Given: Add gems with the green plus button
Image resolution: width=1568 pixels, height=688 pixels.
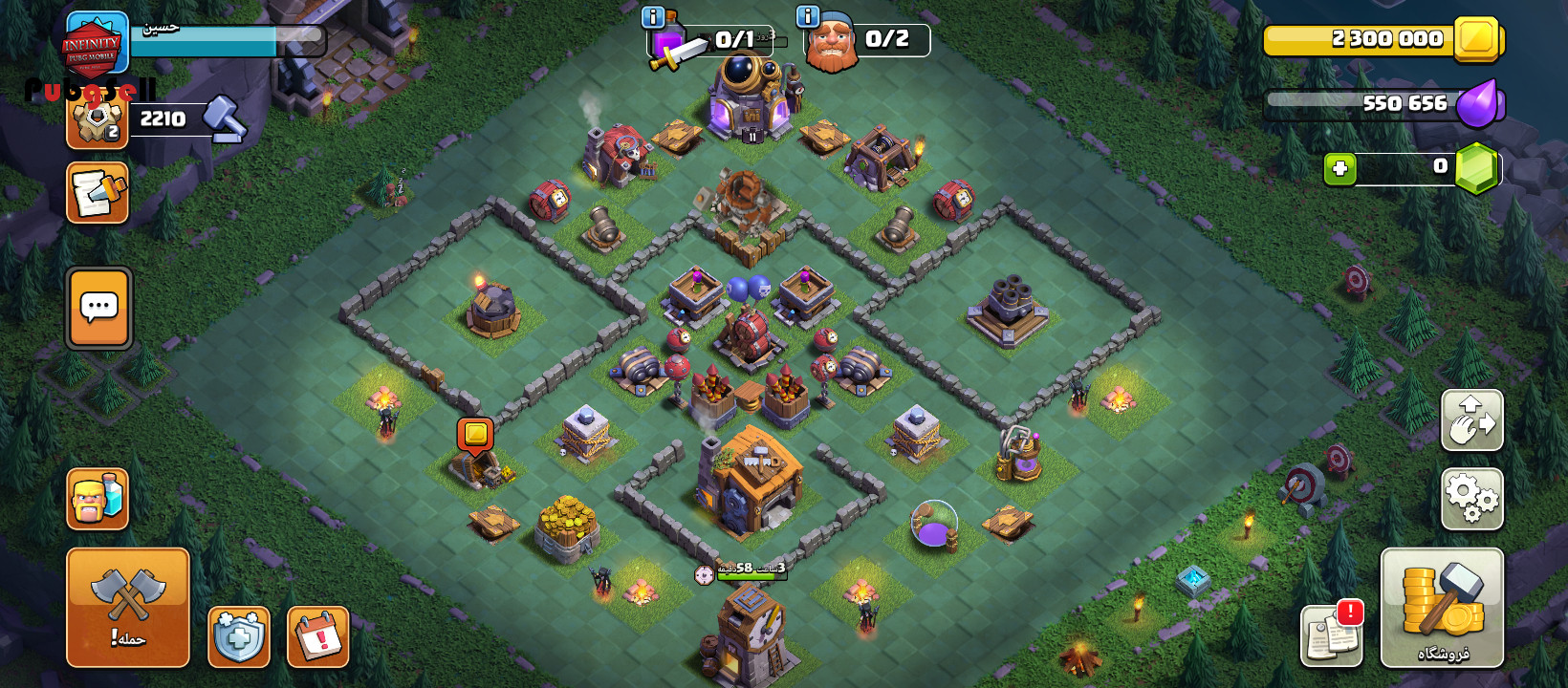Looking at the screenshot, I should (x=1339, y=169).
